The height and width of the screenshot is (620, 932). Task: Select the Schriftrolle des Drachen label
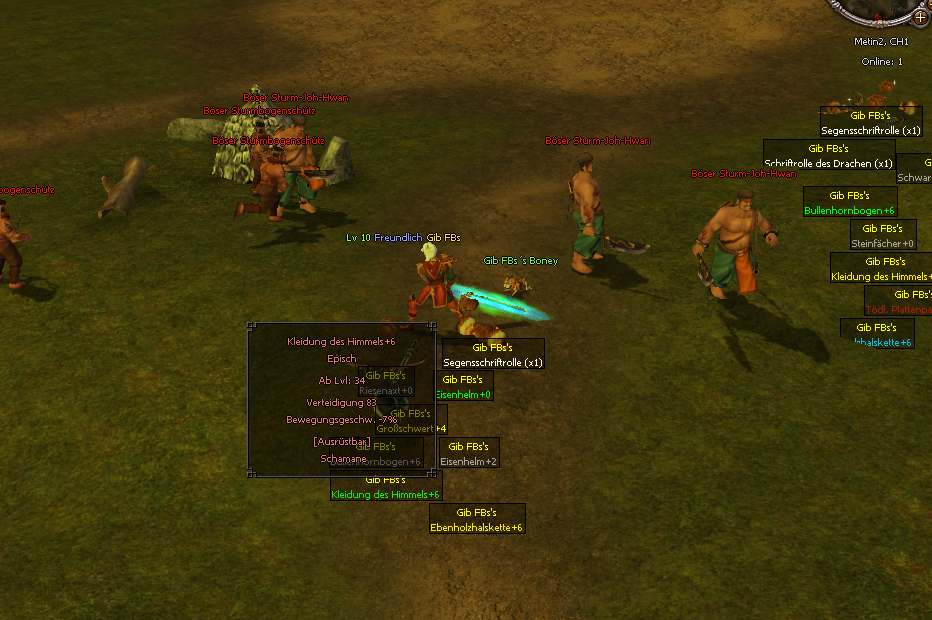point(828,163)
